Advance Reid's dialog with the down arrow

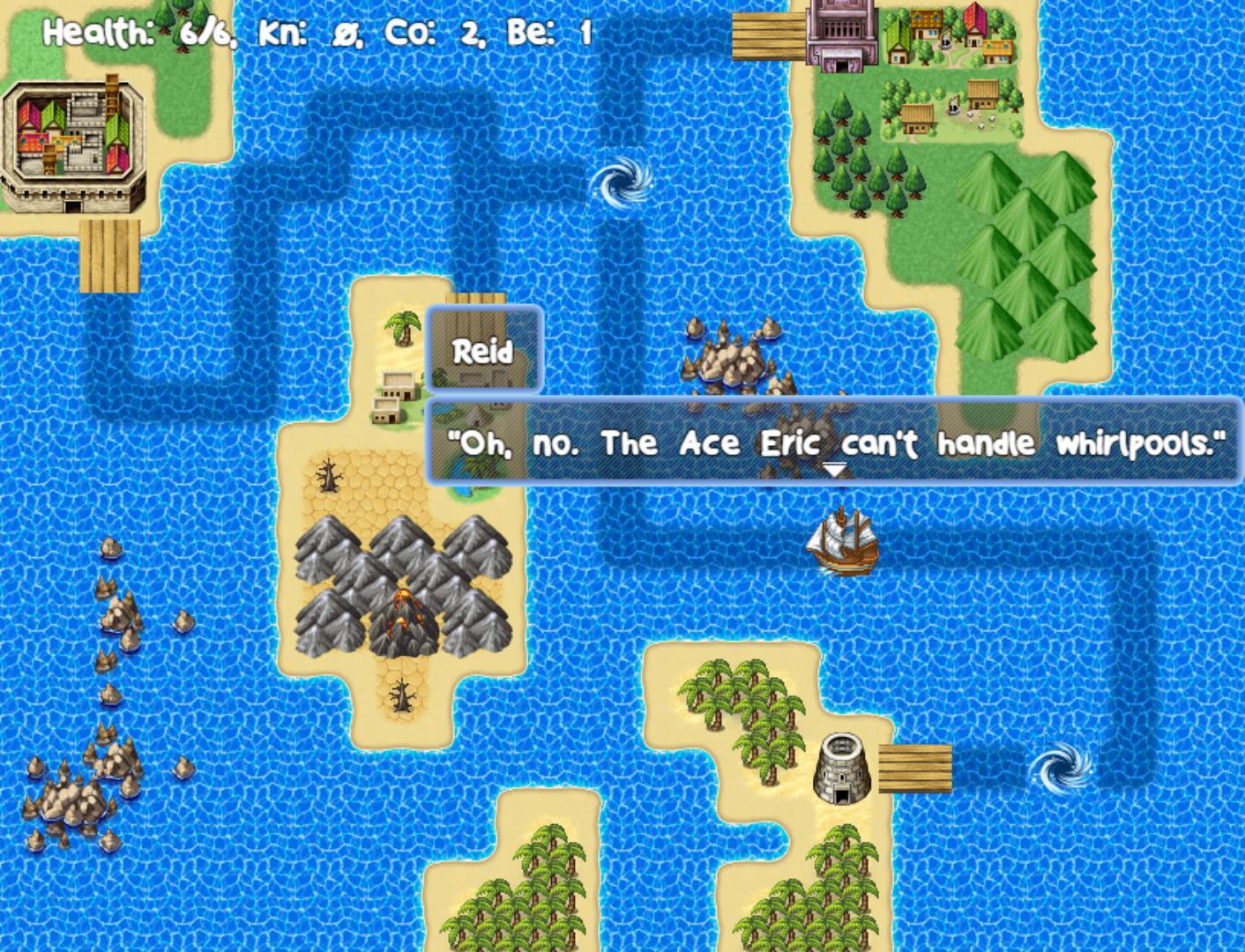(x=834, y=470)
